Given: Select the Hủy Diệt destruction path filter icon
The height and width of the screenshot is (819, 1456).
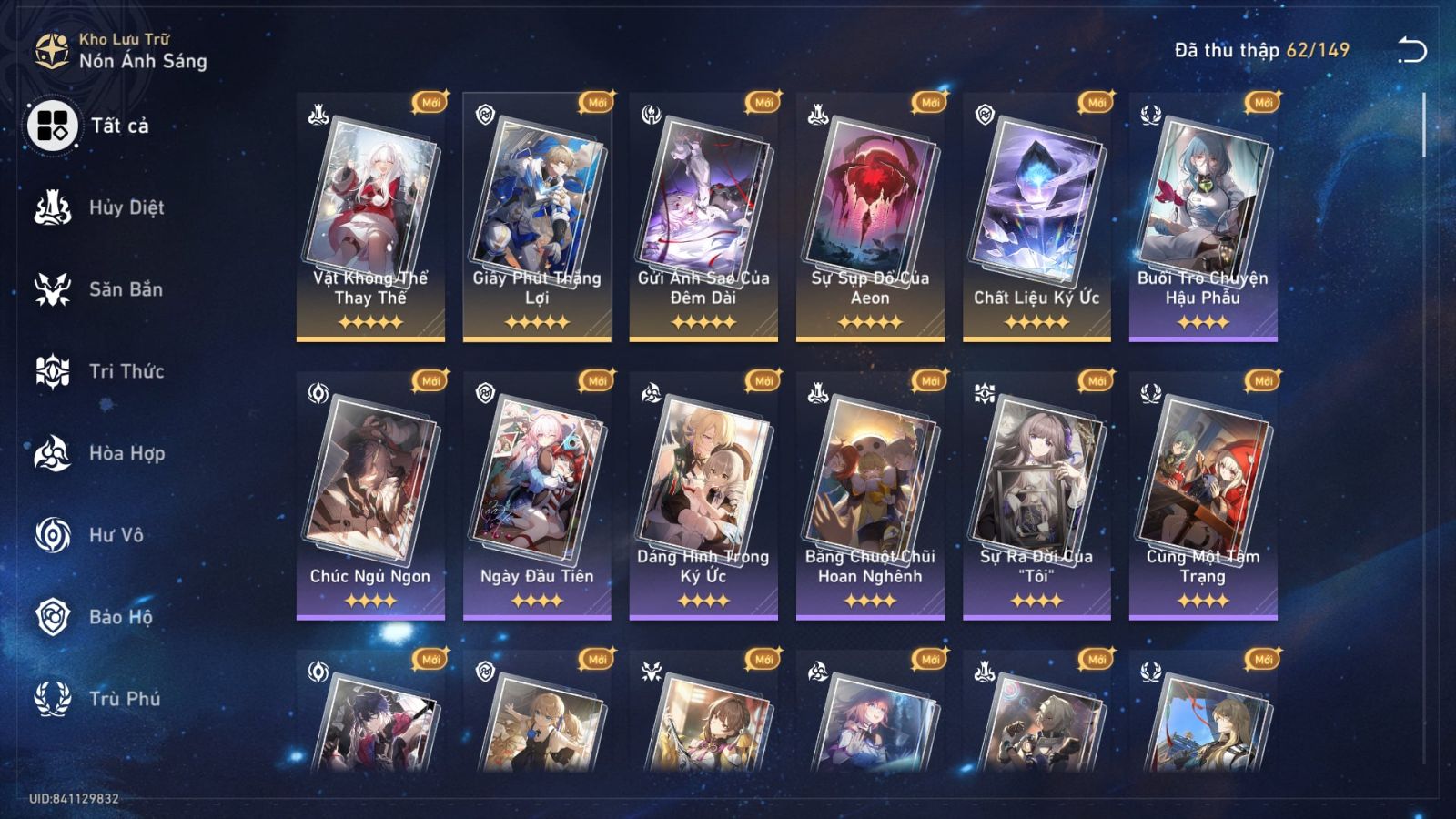Looking at the screenshot, I should tap(53, 207).
